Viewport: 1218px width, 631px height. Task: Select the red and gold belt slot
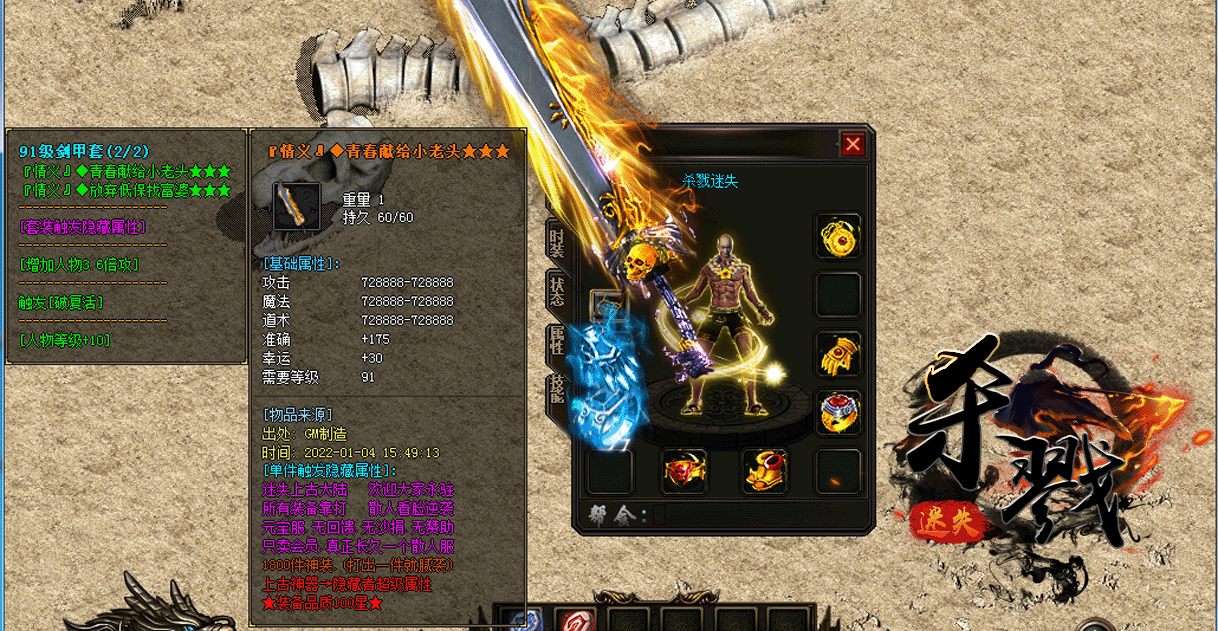coord(685,471)
